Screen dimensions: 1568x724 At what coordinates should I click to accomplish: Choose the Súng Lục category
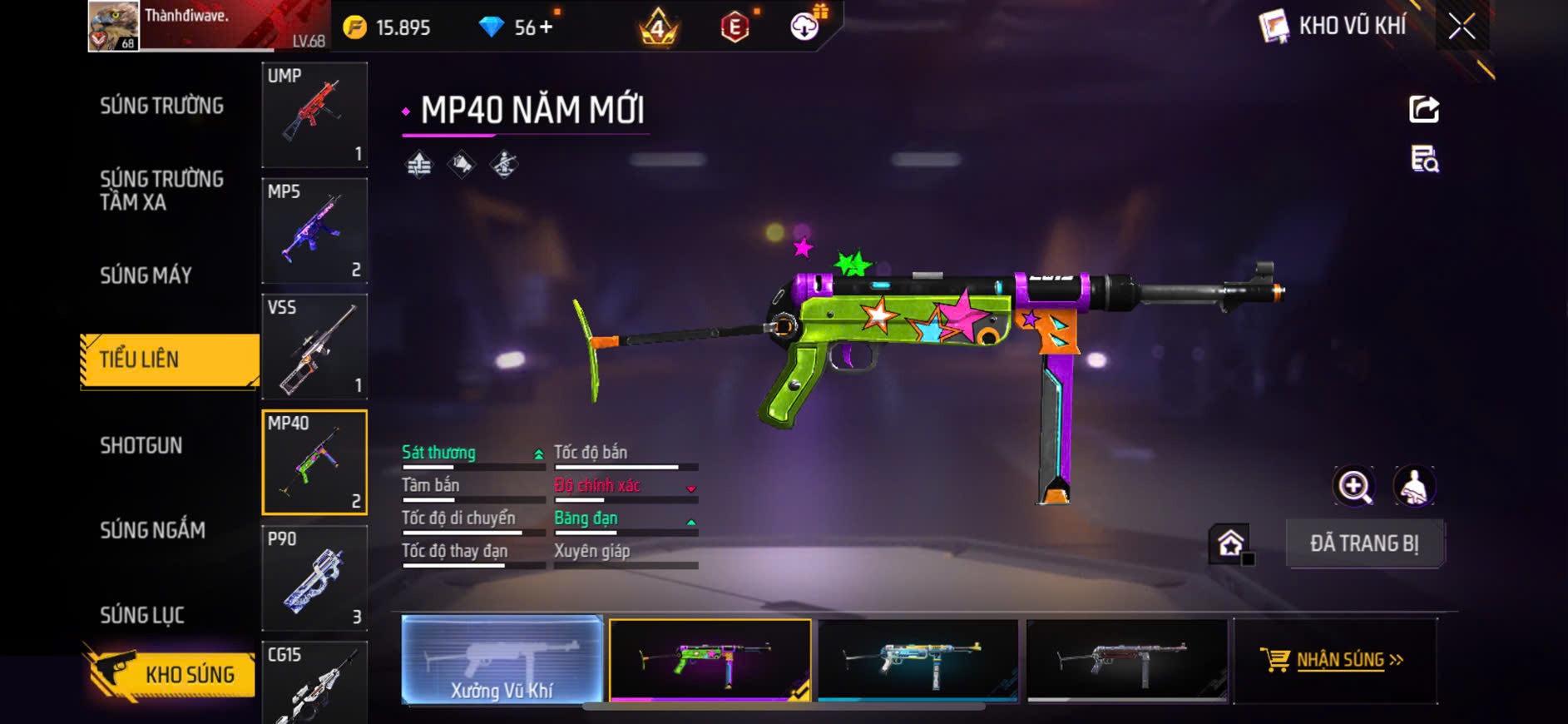pos(142,615)
